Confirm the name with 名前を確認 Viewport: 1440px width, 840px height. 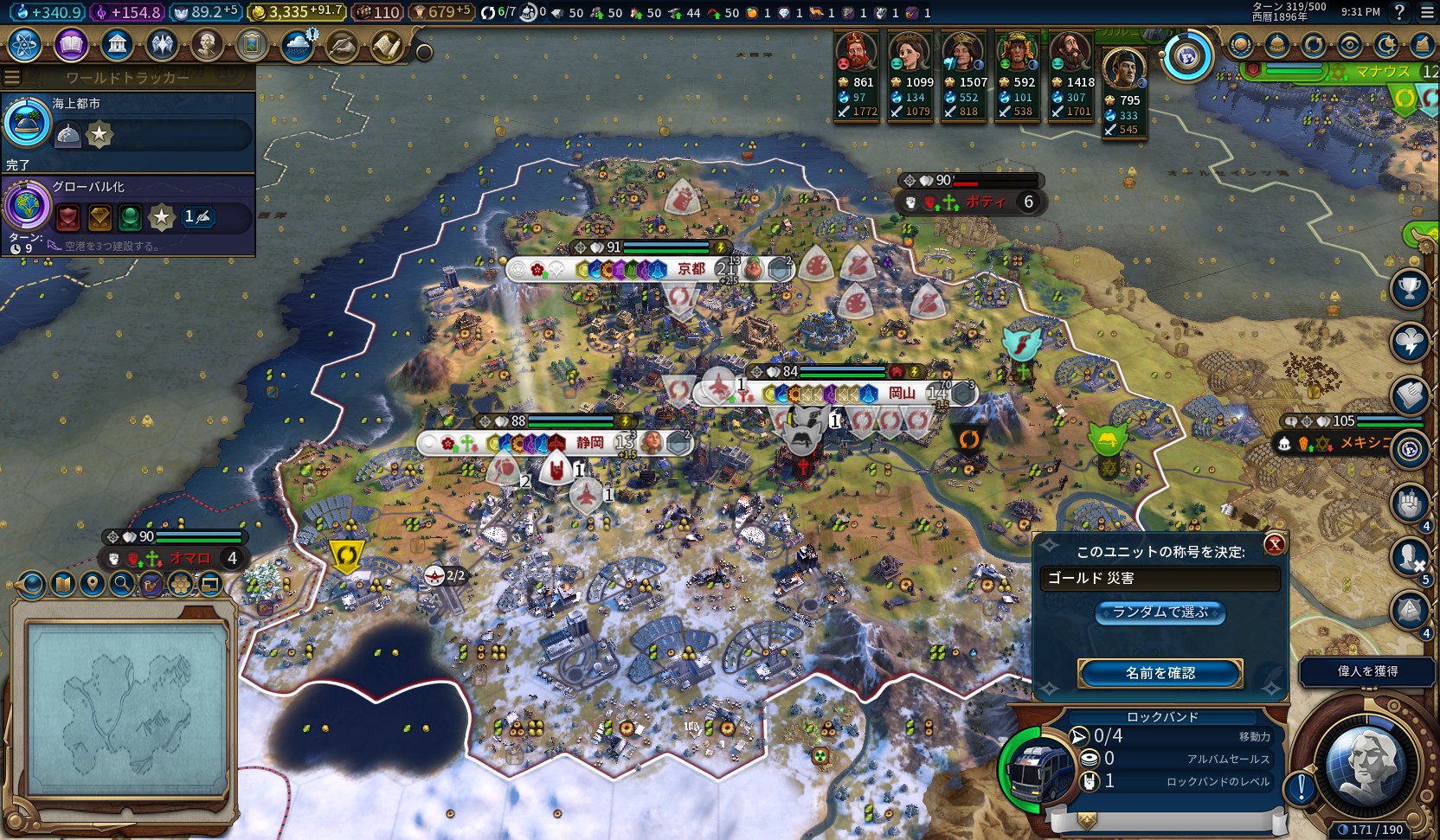[x=1160, y=673]
